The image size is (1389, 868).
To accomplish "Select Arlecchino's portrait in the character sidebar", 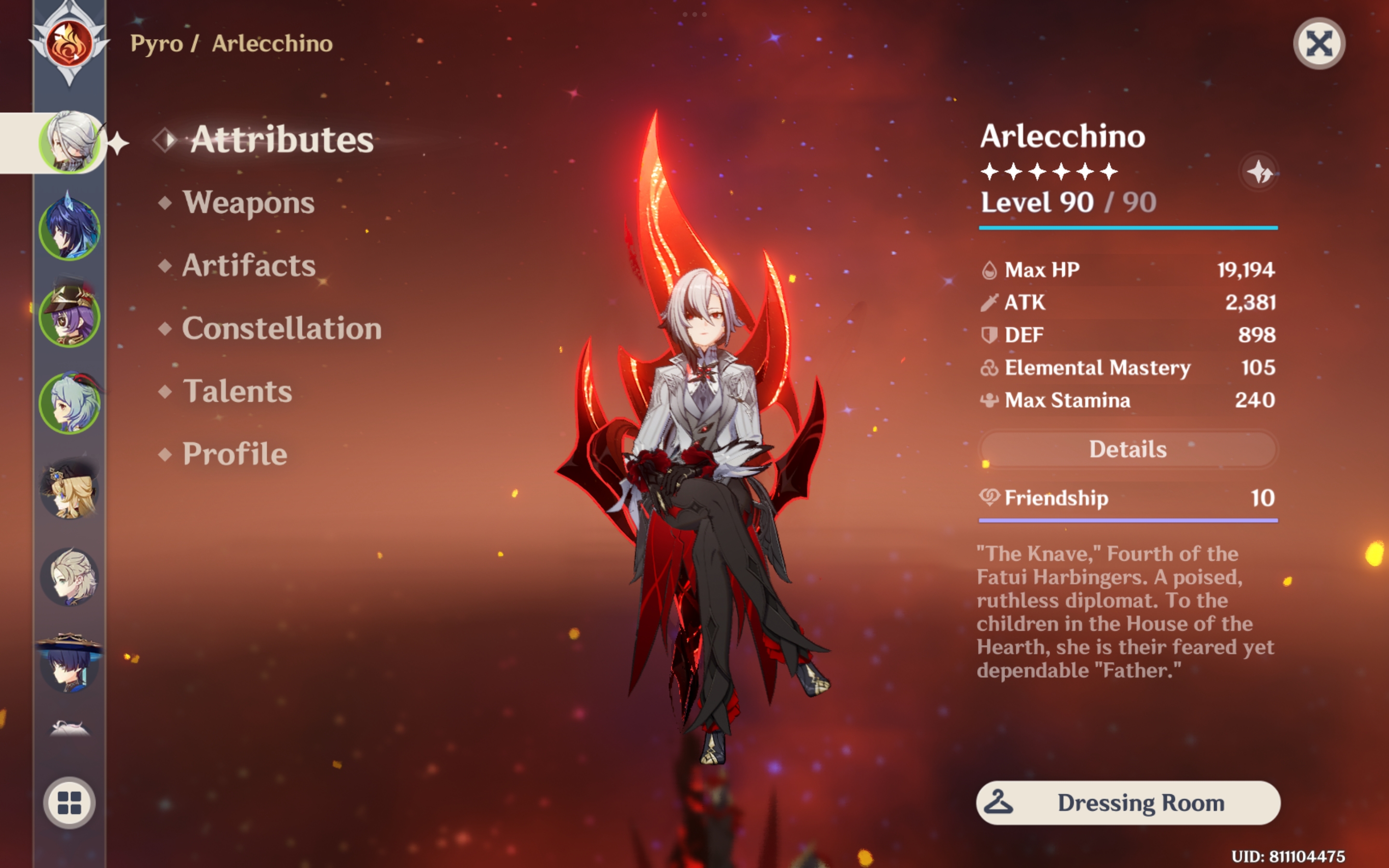I will click(x=69, y=141).
